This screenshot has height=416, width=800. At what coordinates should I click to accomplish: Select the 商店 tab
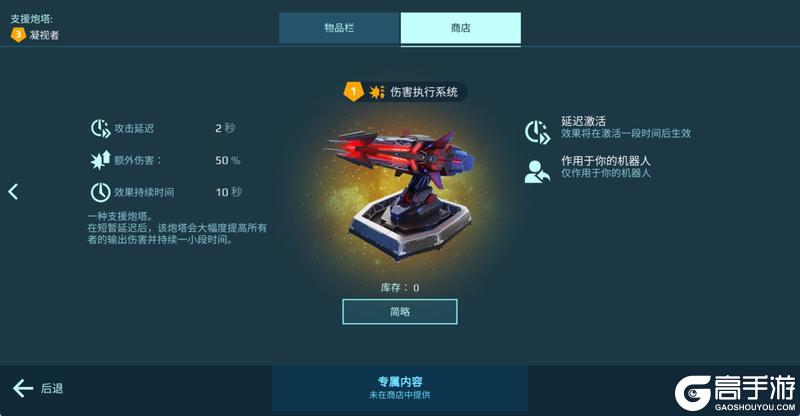pyautogui.click(x=460, y=28)
